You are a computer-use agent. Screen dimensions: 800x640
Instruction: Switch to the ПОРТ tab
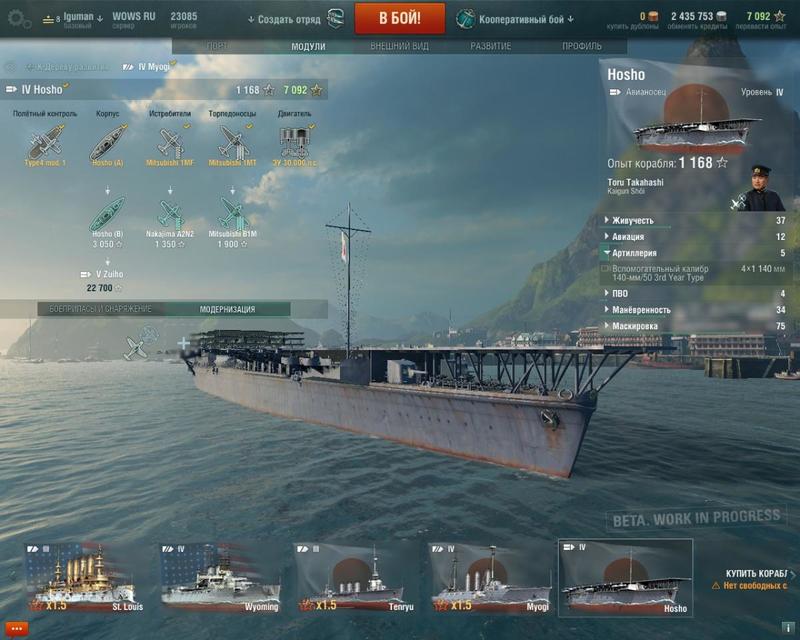tap(216, 46)
